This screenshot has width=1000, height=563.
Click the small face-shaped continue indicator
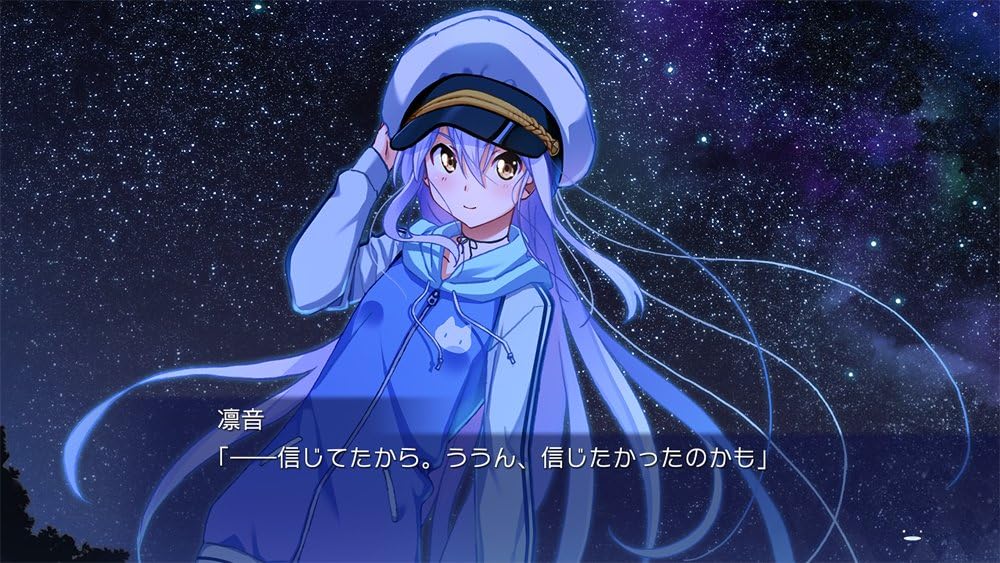[910, 537]
